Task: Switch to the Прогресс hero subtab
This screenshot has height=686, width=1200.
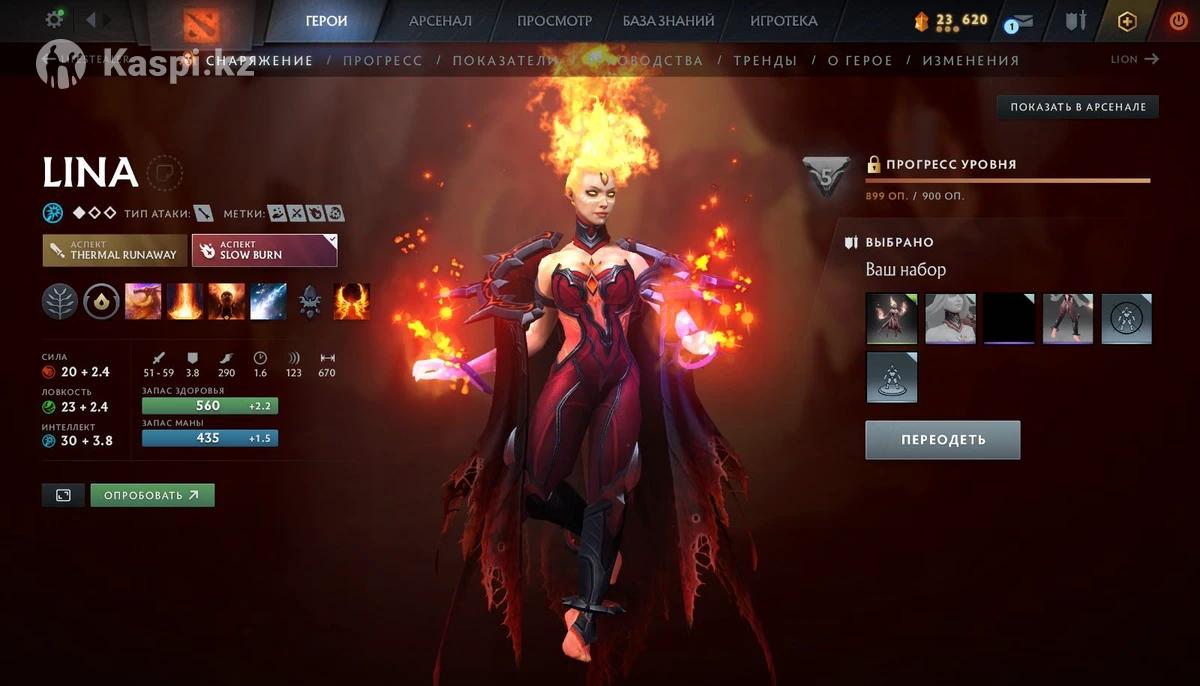Action: (382, 60)
